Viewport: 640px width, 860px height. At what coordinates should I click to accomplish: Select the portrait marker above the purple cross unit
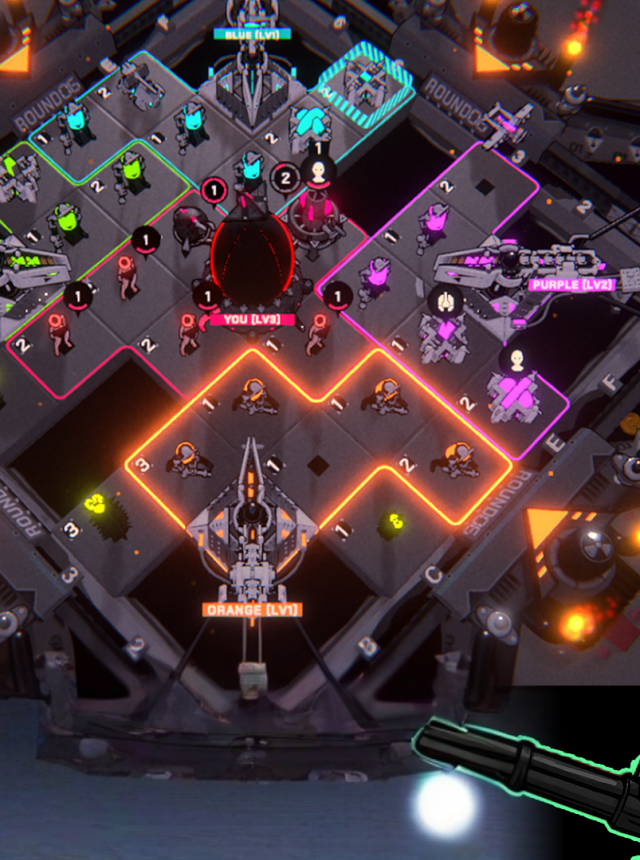tap(517, 360)
